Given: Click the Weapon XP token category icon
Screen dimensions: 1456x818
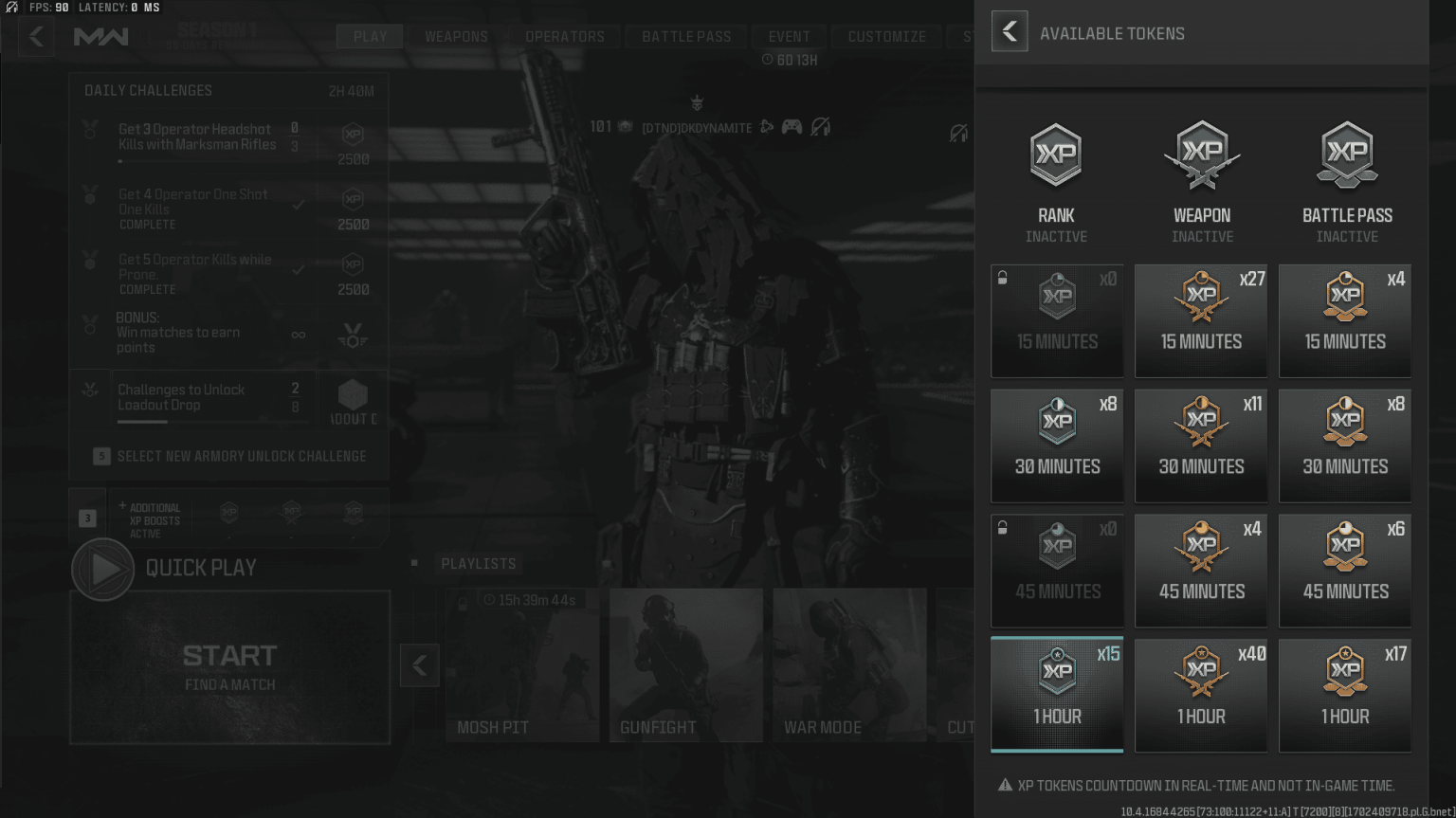Looking at the screenshot, I should [1201, 155].
